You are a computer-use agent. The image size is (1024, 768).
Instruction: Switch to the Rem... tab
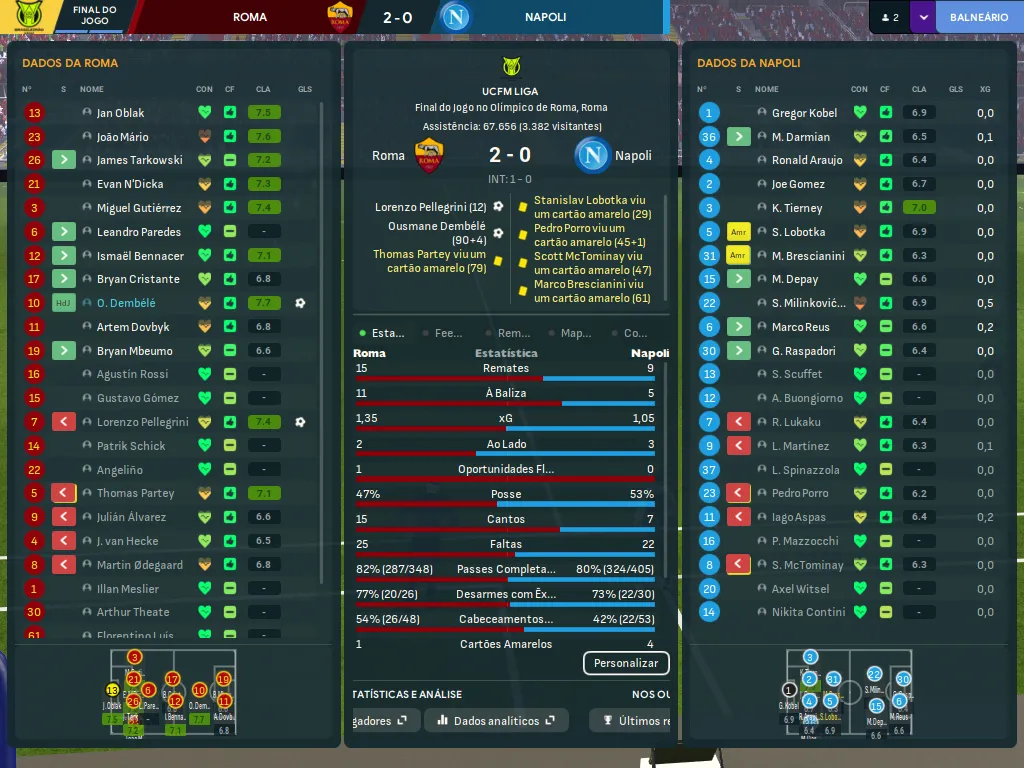513,333
